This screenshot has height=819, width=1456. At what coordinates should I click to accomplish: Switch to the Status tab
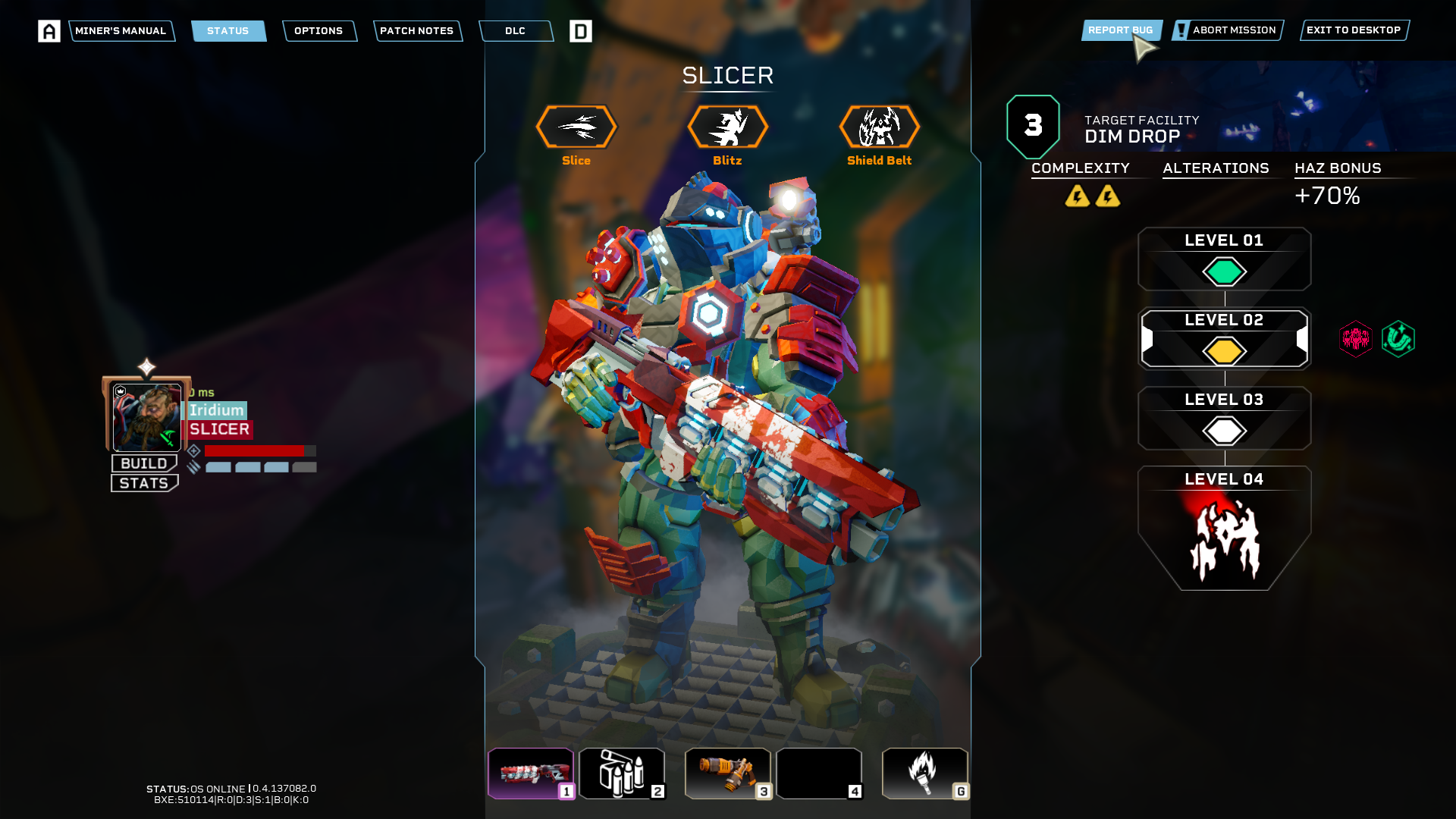[x=227, y=31]
